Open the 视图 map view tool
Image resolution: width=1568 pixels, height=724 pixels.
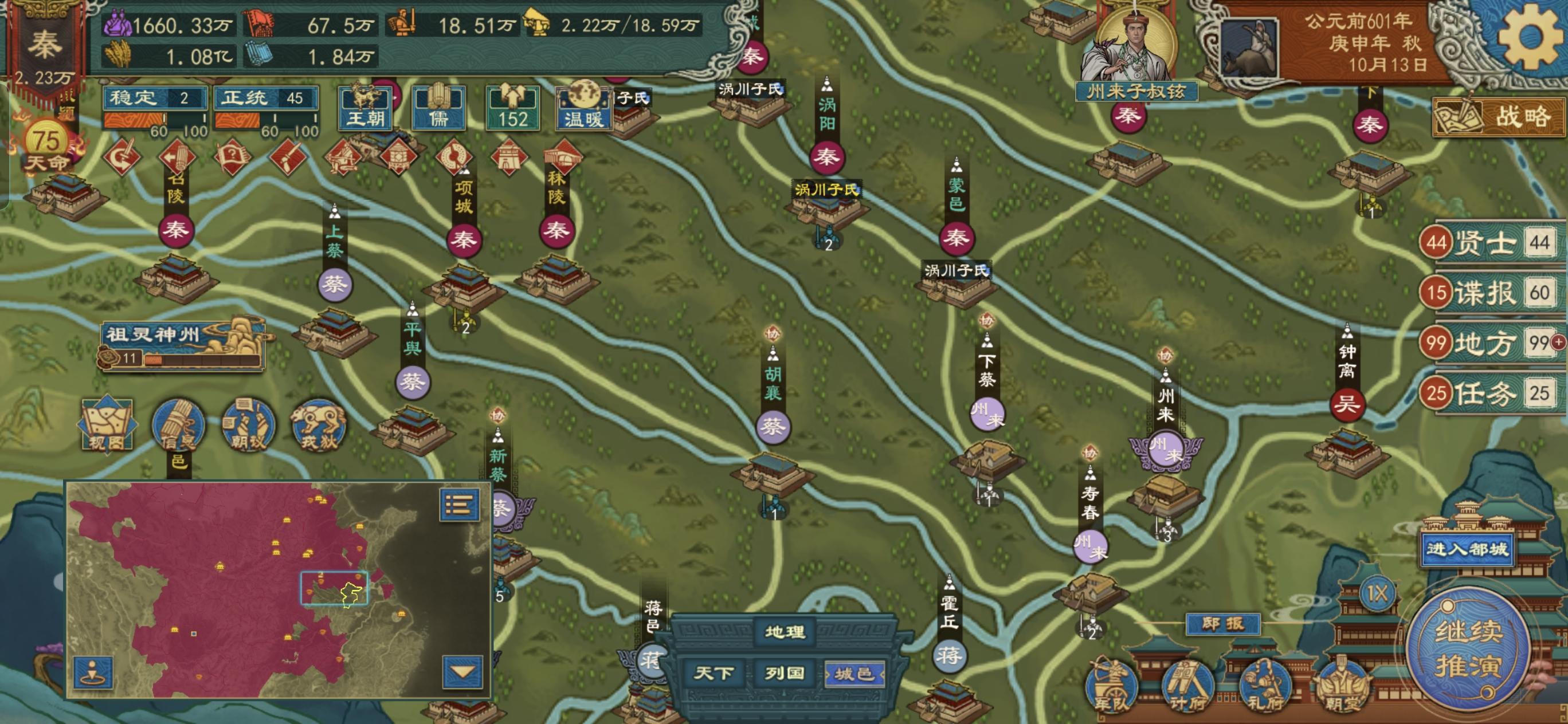107,426
